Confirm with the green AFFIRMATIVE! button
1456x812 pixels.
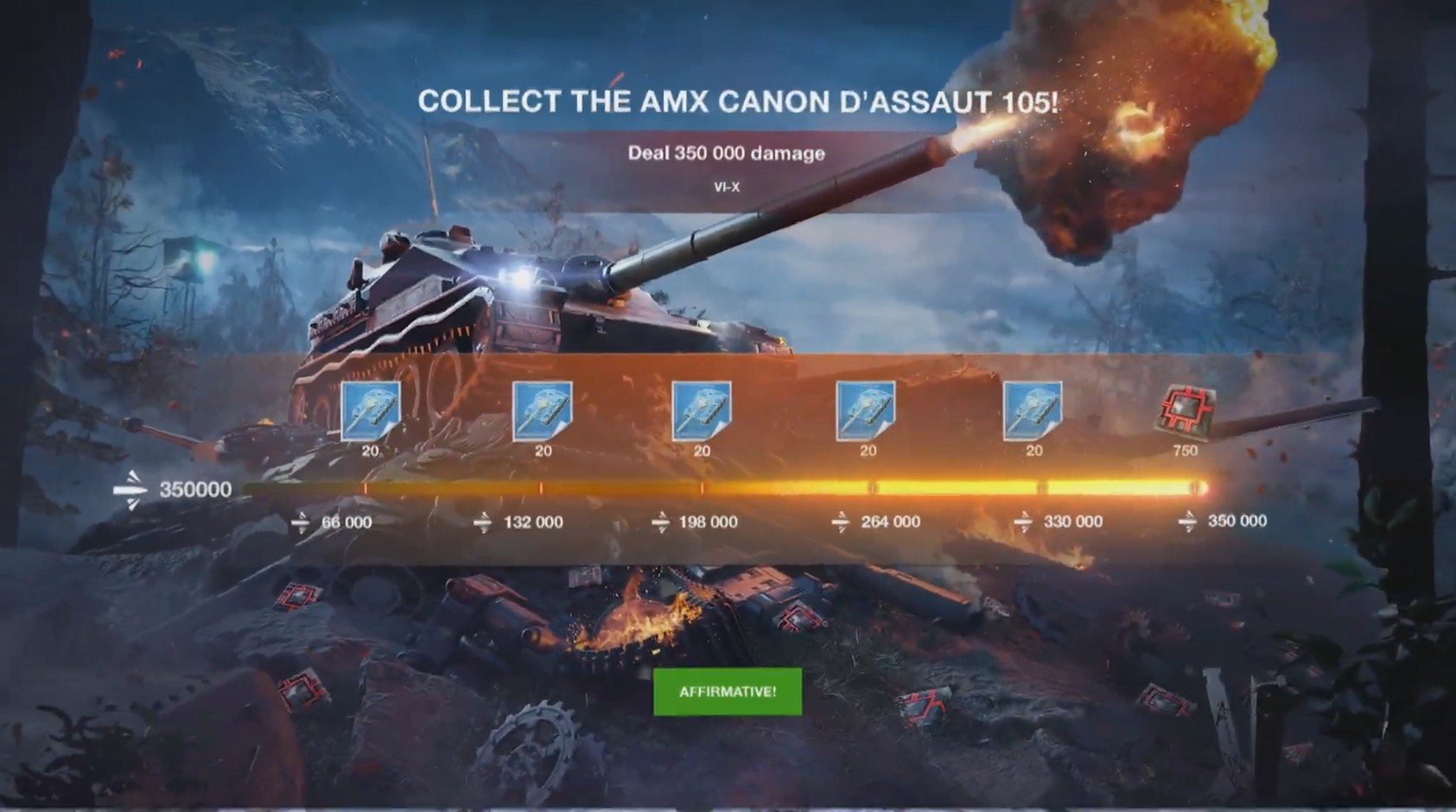tap(727, 692)
